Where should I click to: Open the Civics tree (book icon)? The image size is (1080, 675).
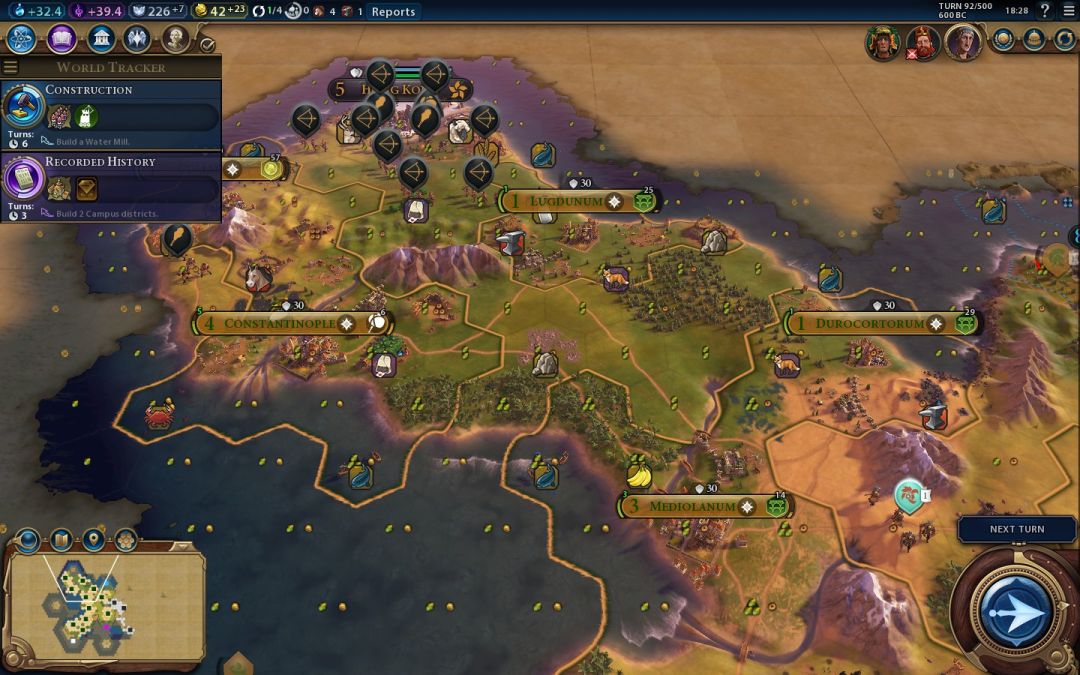pyautogui.click(x=62, y=39)
